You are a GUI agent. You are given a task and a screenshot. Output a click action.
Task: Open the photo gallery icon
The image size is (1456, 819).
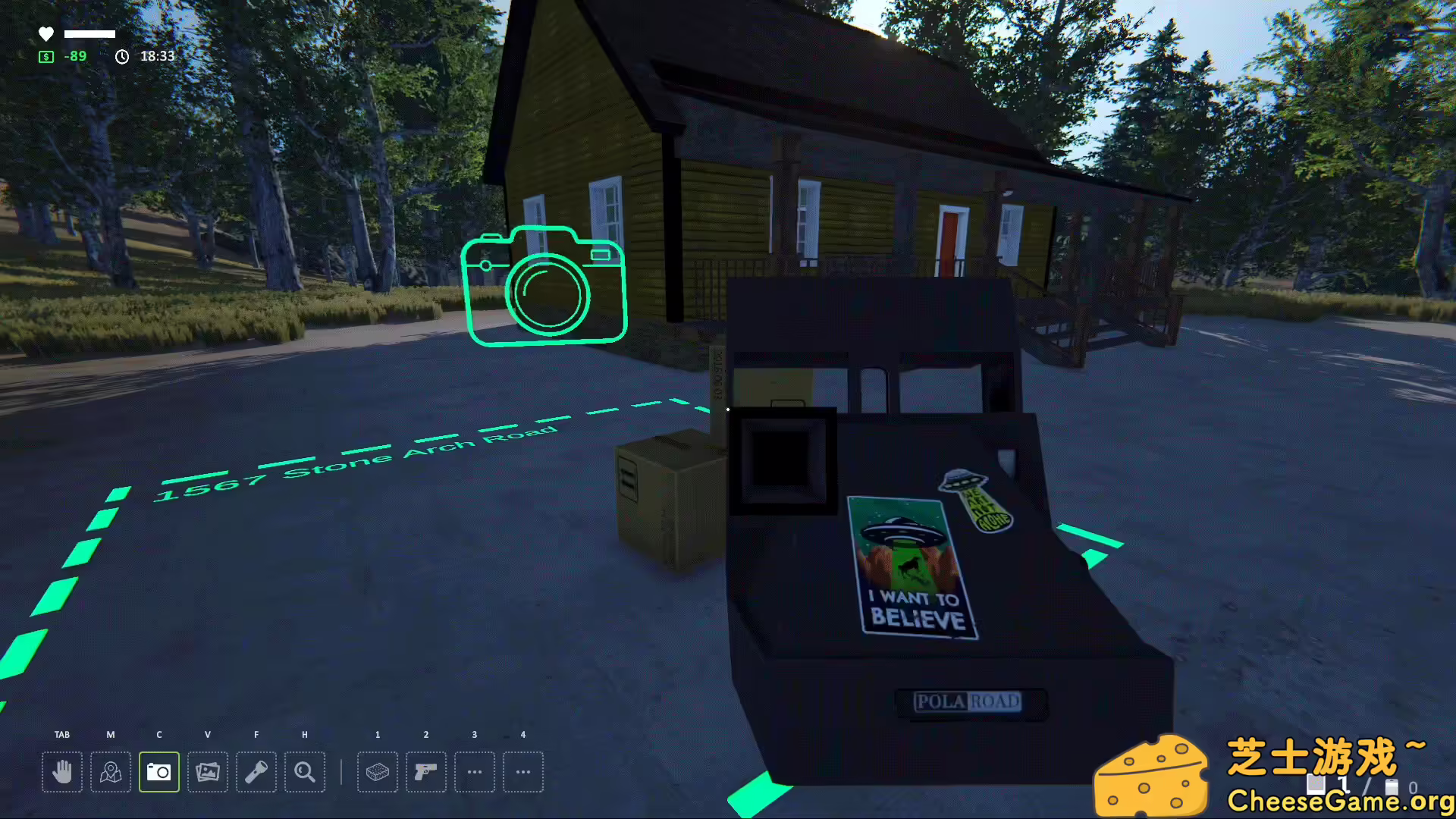207,771
